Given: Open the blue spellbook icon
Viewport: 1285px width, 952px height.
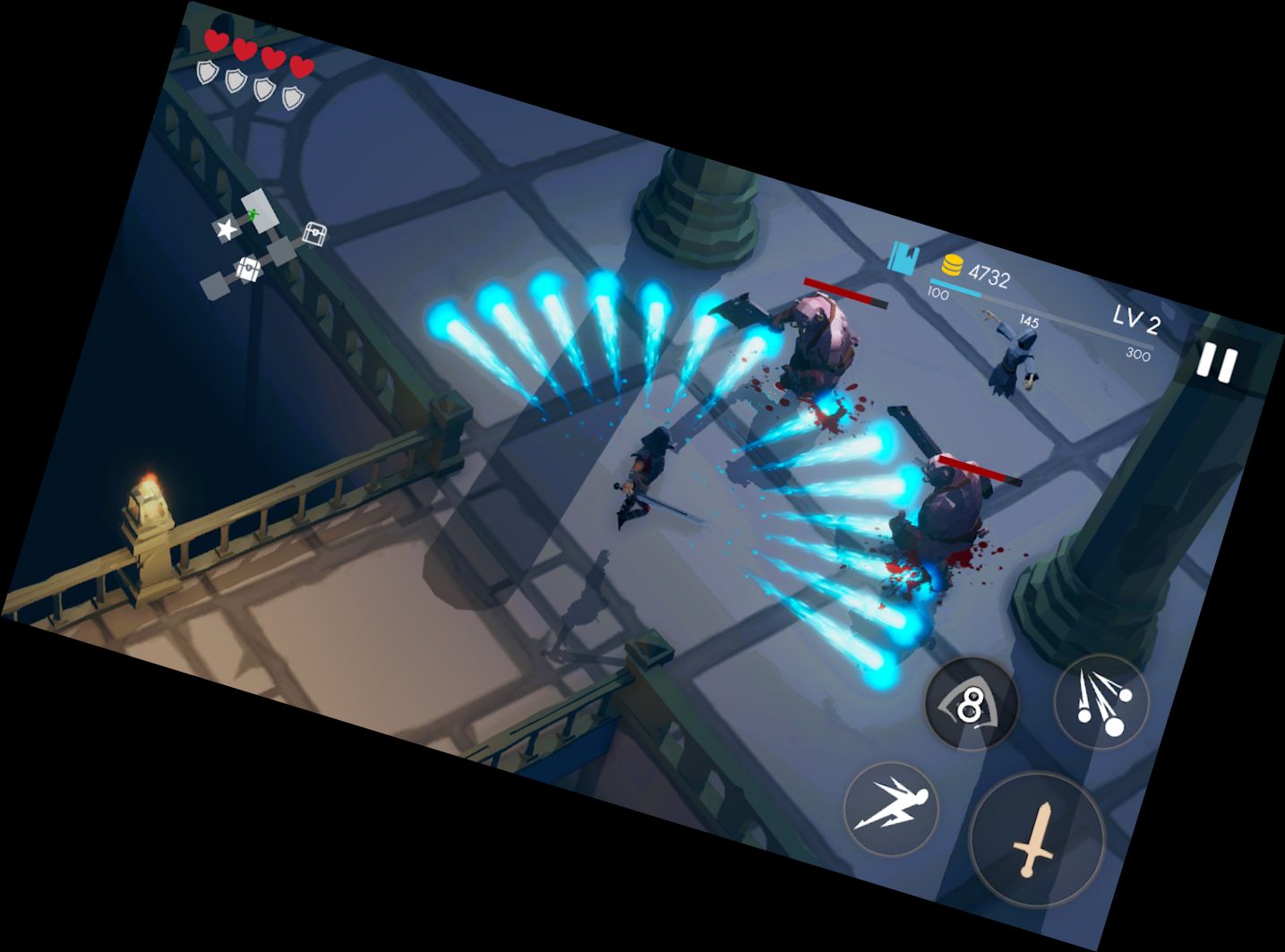Looking at the screenshot, I should coord(903,259).
